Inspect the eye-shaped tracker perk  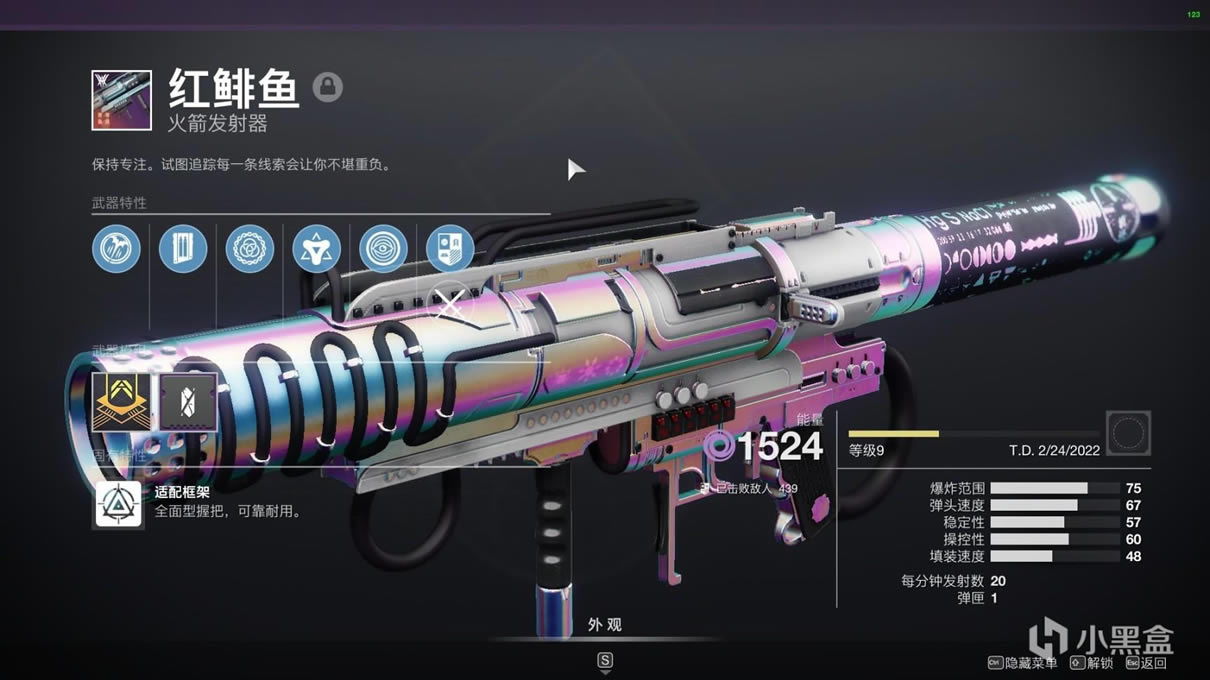383,249
